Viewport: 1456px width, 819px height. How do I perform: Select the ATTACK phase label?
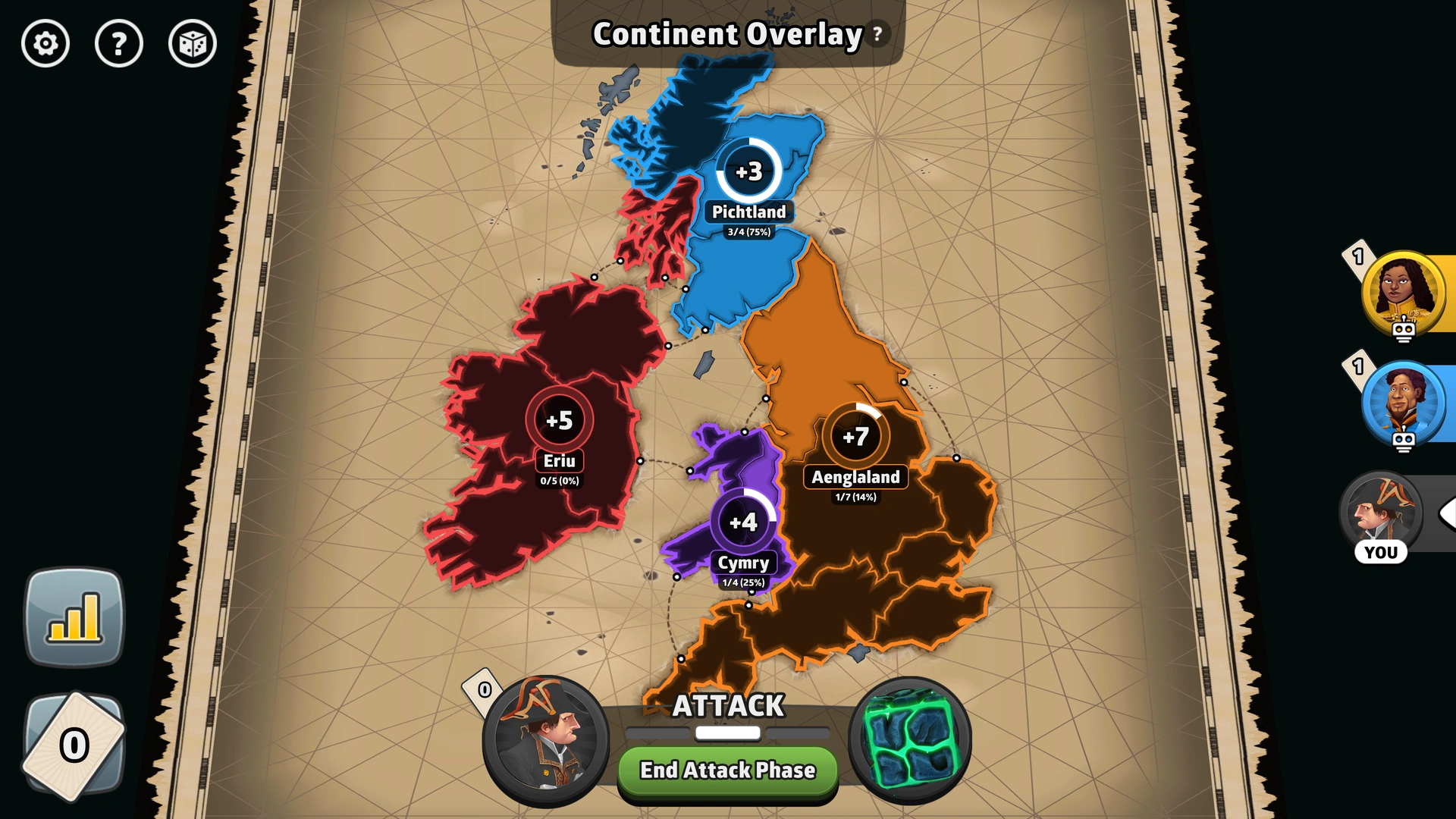(727, 704)
